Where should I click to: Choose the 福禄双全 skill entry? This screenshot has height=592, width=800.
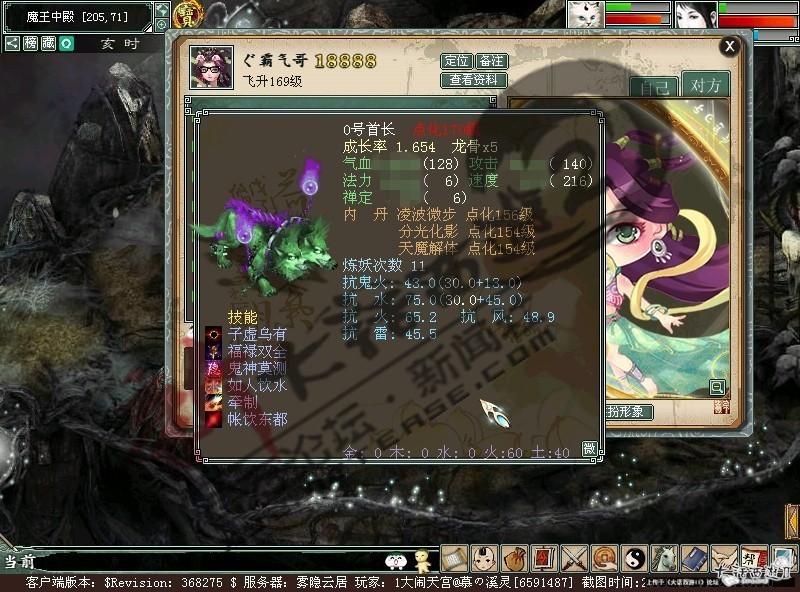point(256,351)
